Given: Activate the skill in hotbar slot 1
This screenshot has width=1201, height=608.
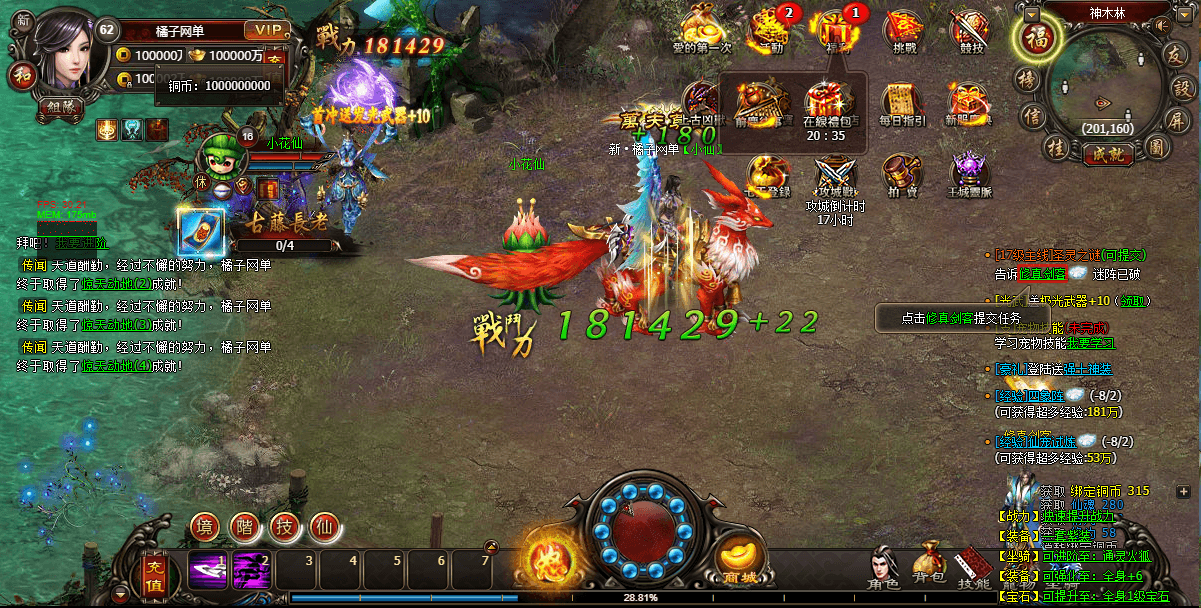Looking at the screenshot, I should point(208,570).
